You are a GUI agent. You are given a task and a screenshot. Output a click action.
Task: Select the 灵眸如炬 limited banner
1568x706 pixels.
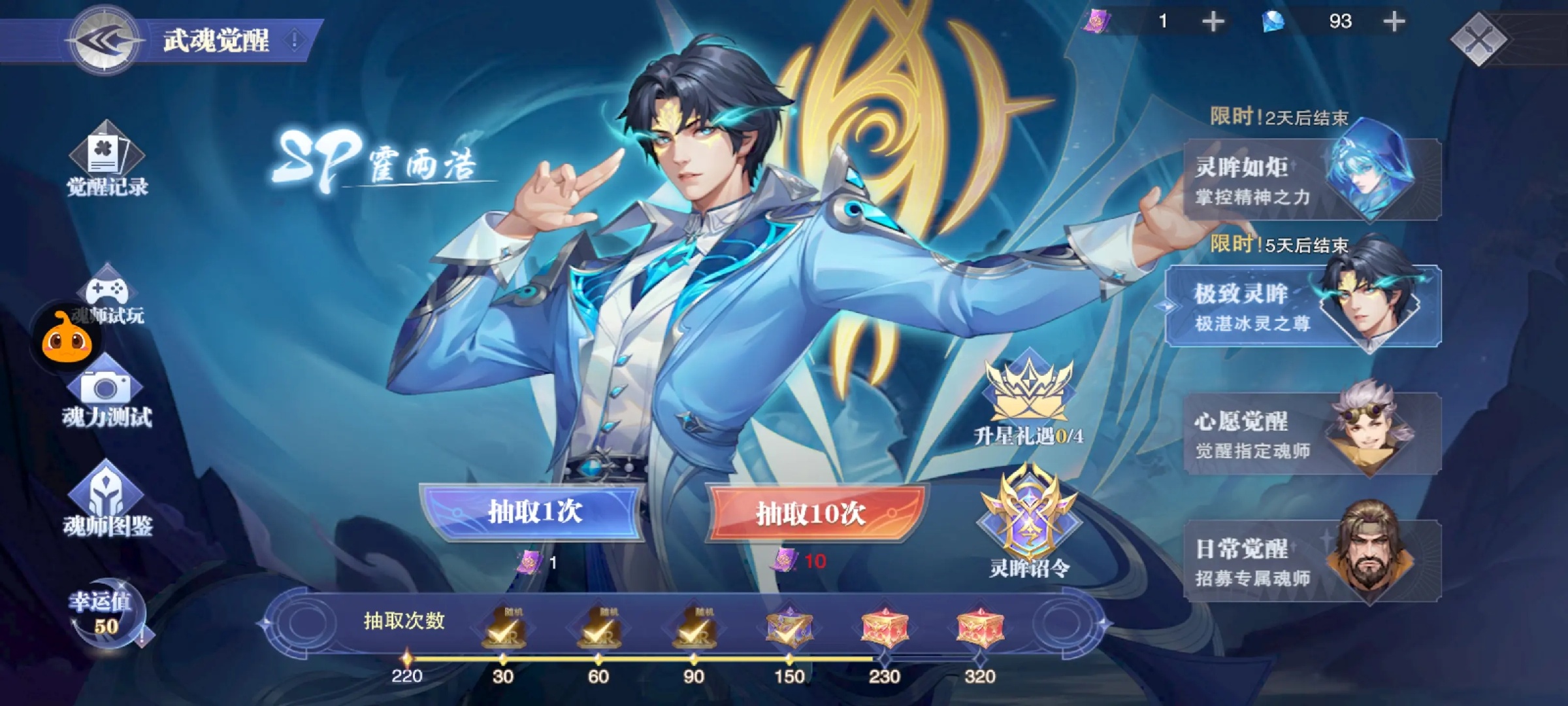pos(1312,180)
